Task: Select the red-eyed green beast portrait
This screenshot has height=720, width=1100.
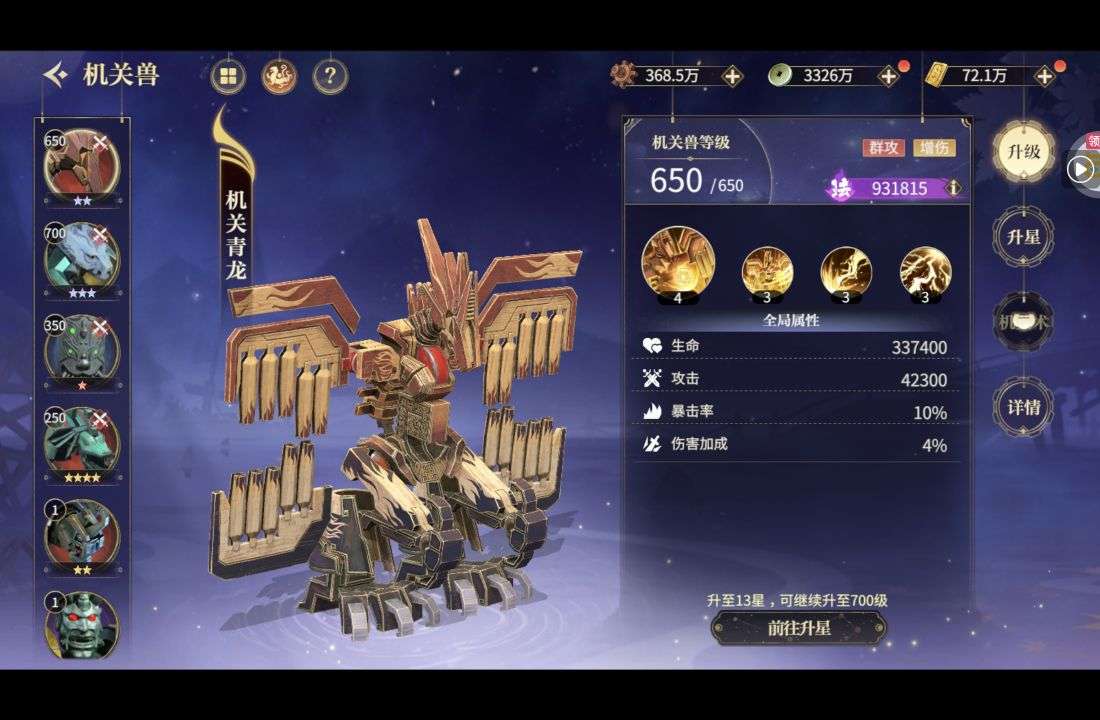Action: tap(81, 627)
